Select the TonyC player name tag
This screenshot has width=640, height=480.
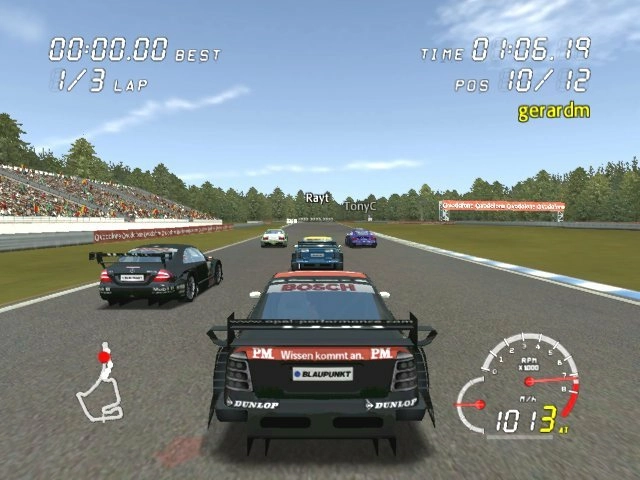coord(360,206)
